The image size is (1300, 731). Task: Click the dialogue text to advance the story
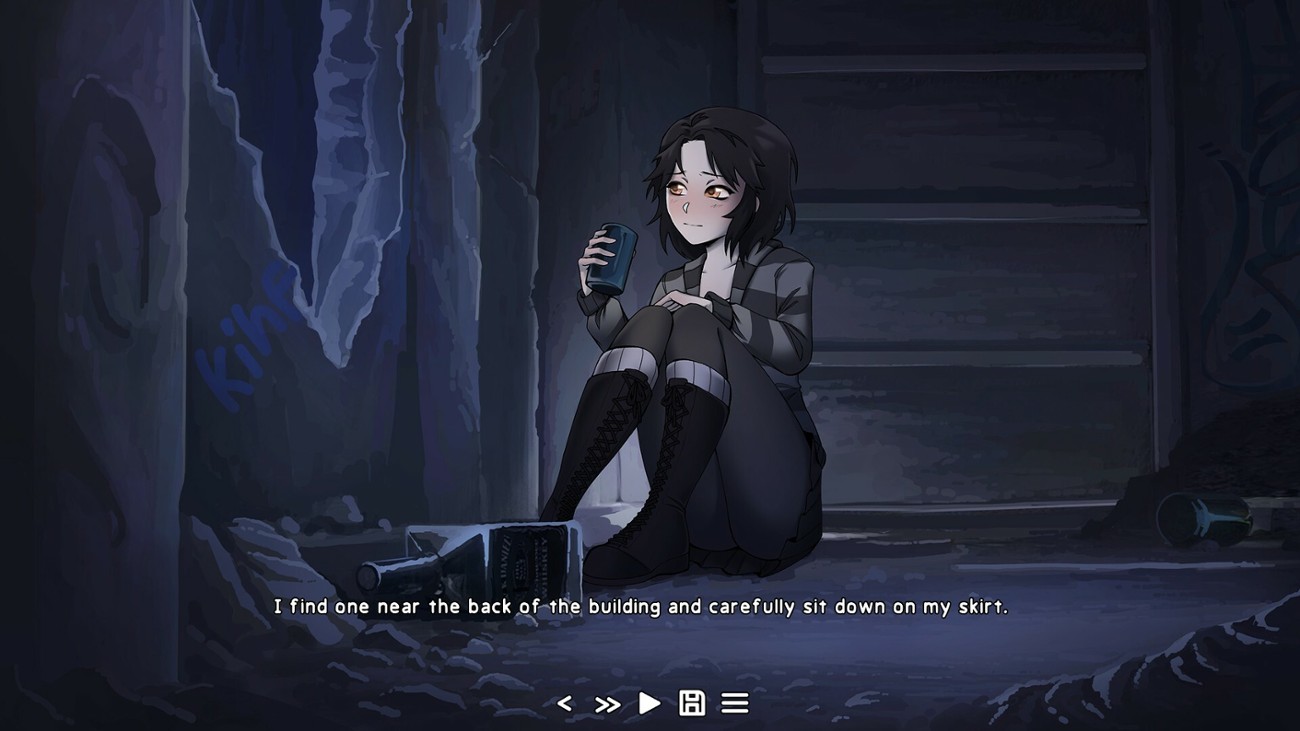650,604
